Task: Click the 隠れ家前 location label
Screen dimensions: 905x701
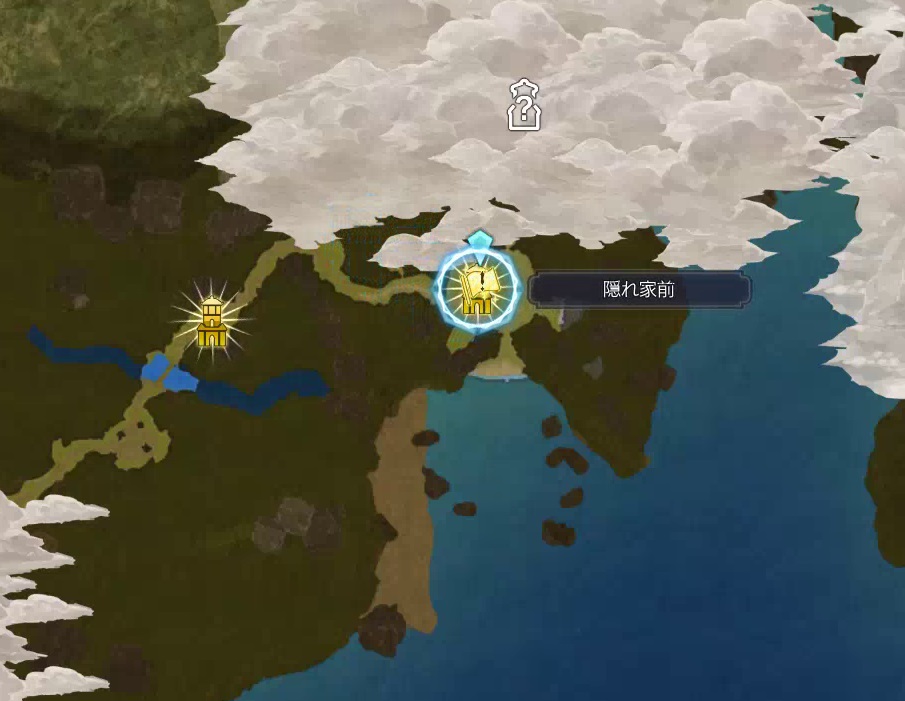Action: click(640, 290)
